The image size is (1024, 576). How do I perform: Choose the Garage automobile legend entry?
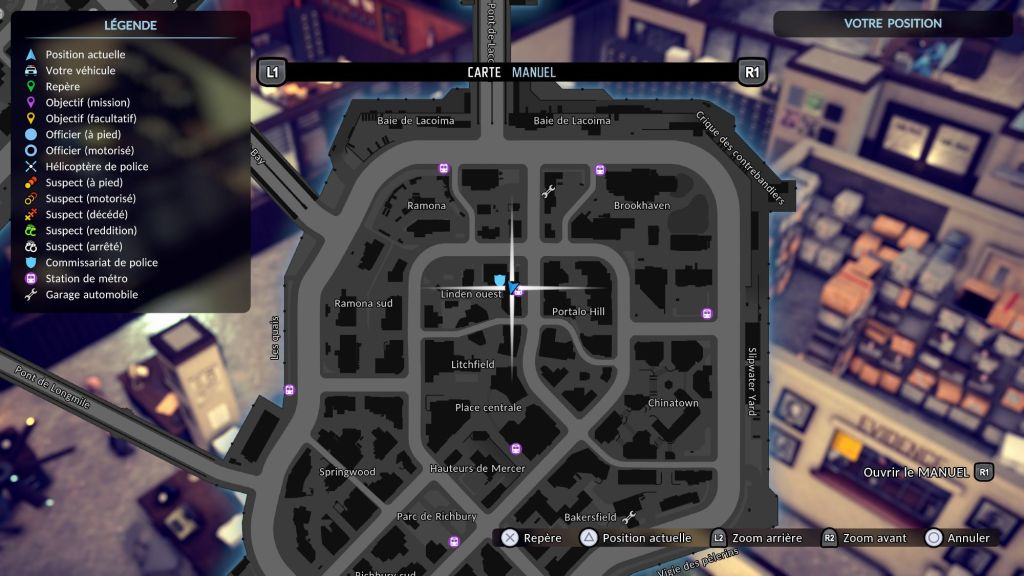(91, 295)
